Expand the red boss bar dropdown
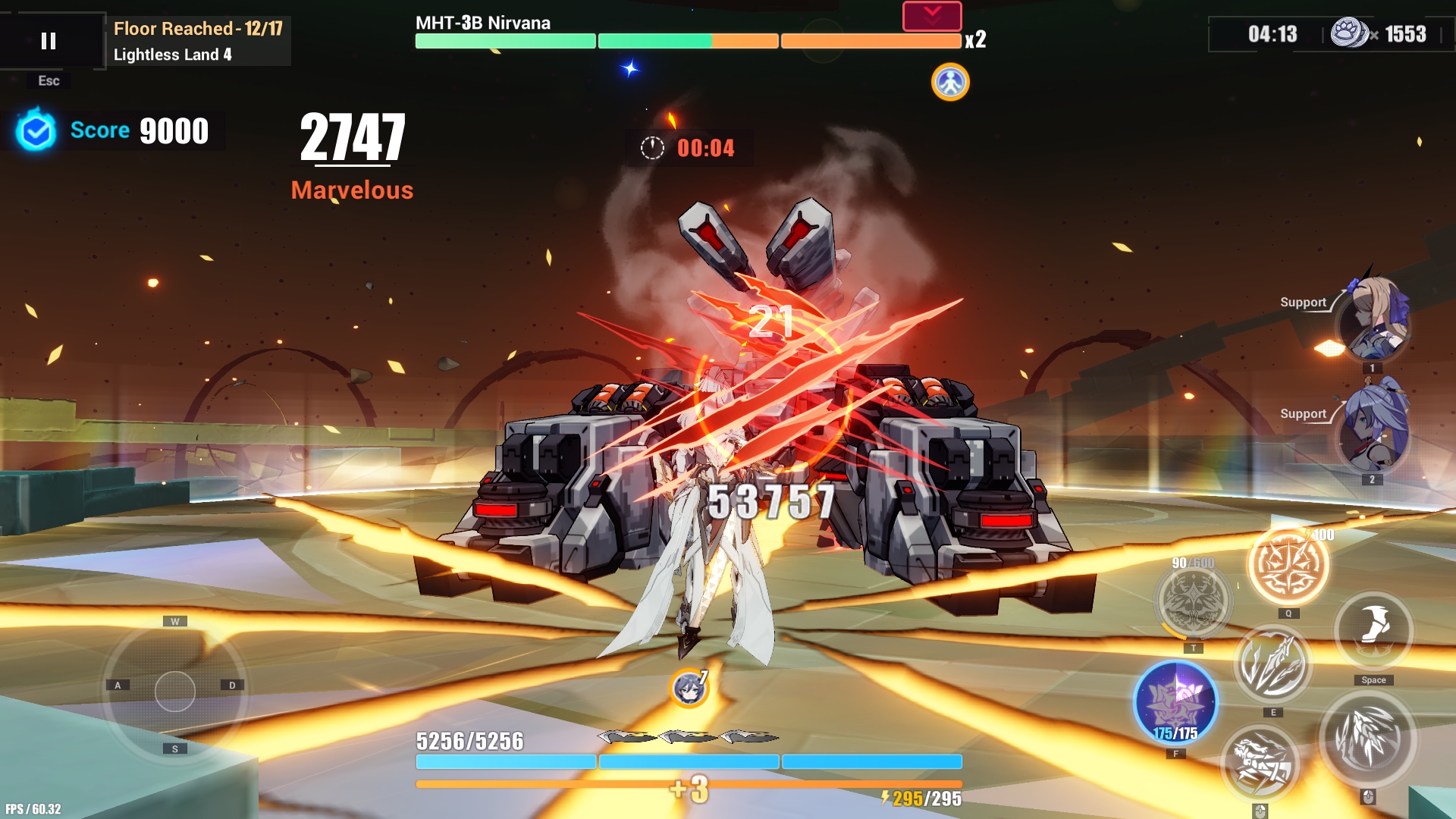This screenshot has width=1456, height=819. click(x=932, y=16)
